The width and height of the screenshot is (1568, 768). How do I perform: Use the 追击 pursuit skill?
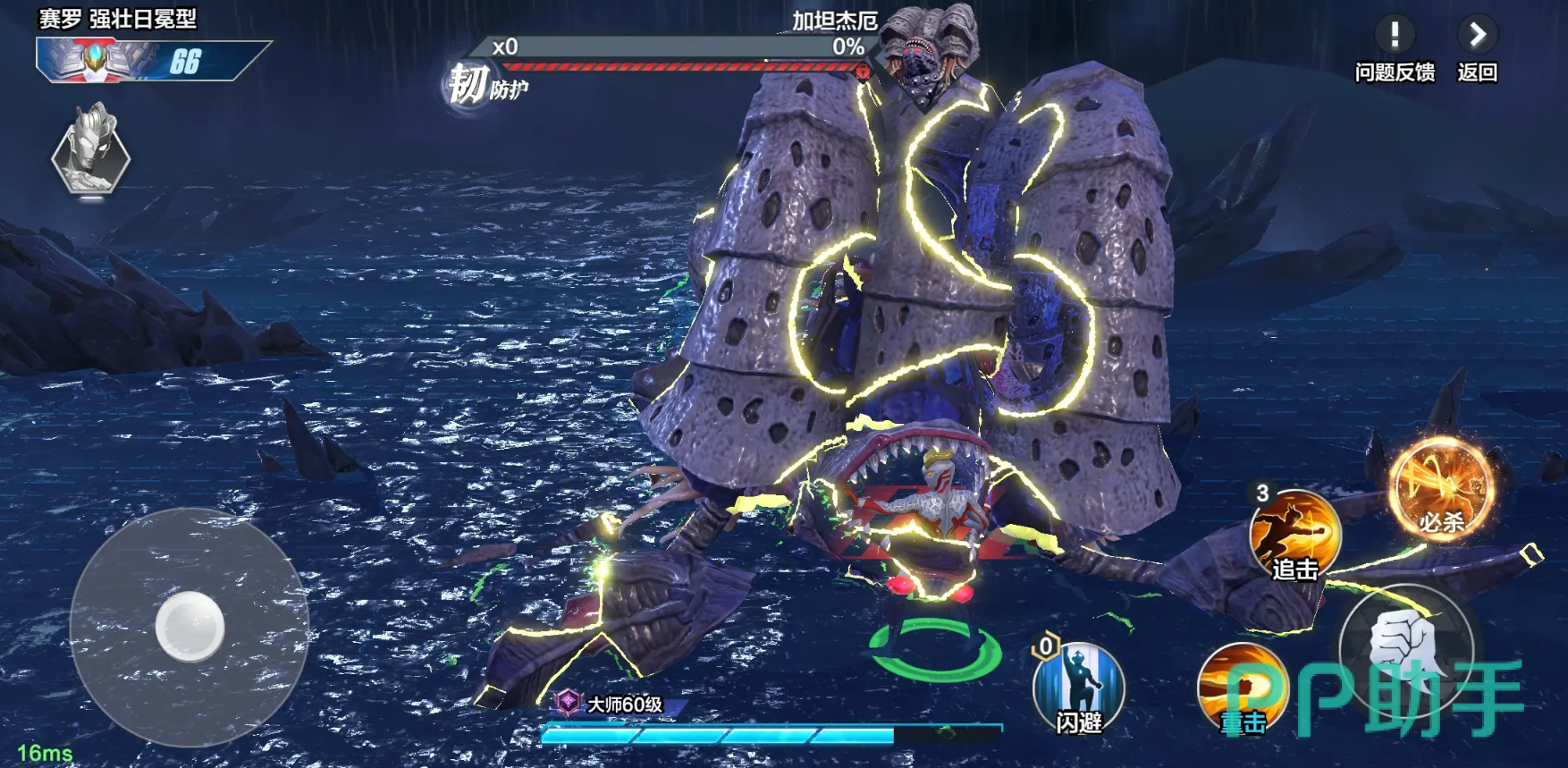point(1294,534)
